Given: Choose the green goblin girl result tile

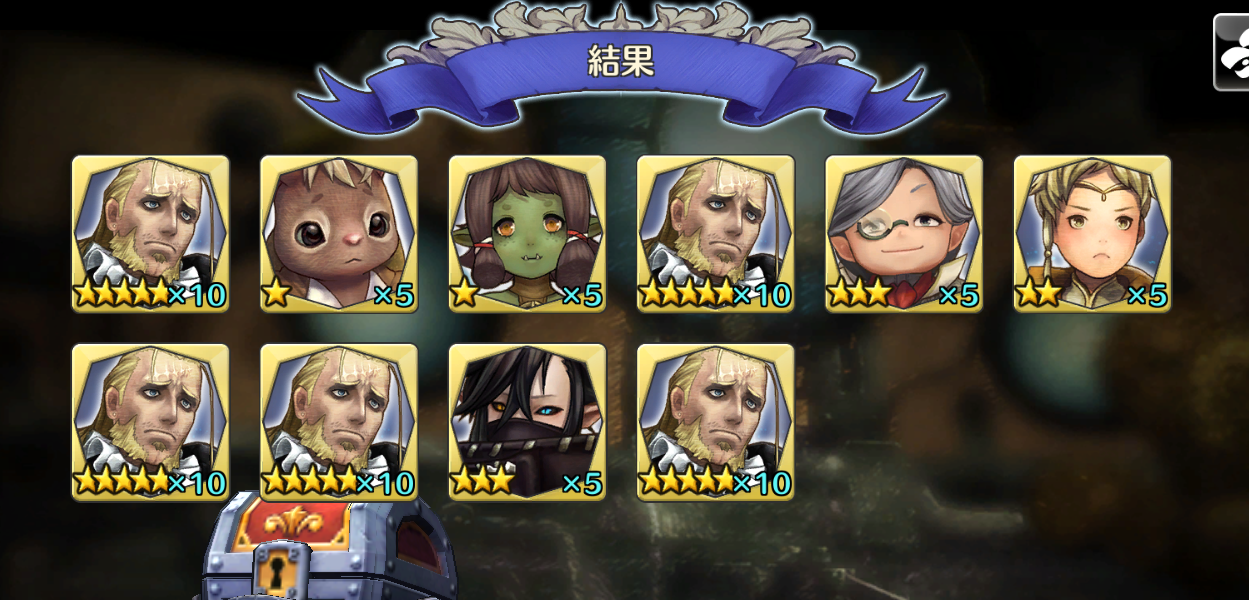Looking at the screenshot, I should point(527,234).
